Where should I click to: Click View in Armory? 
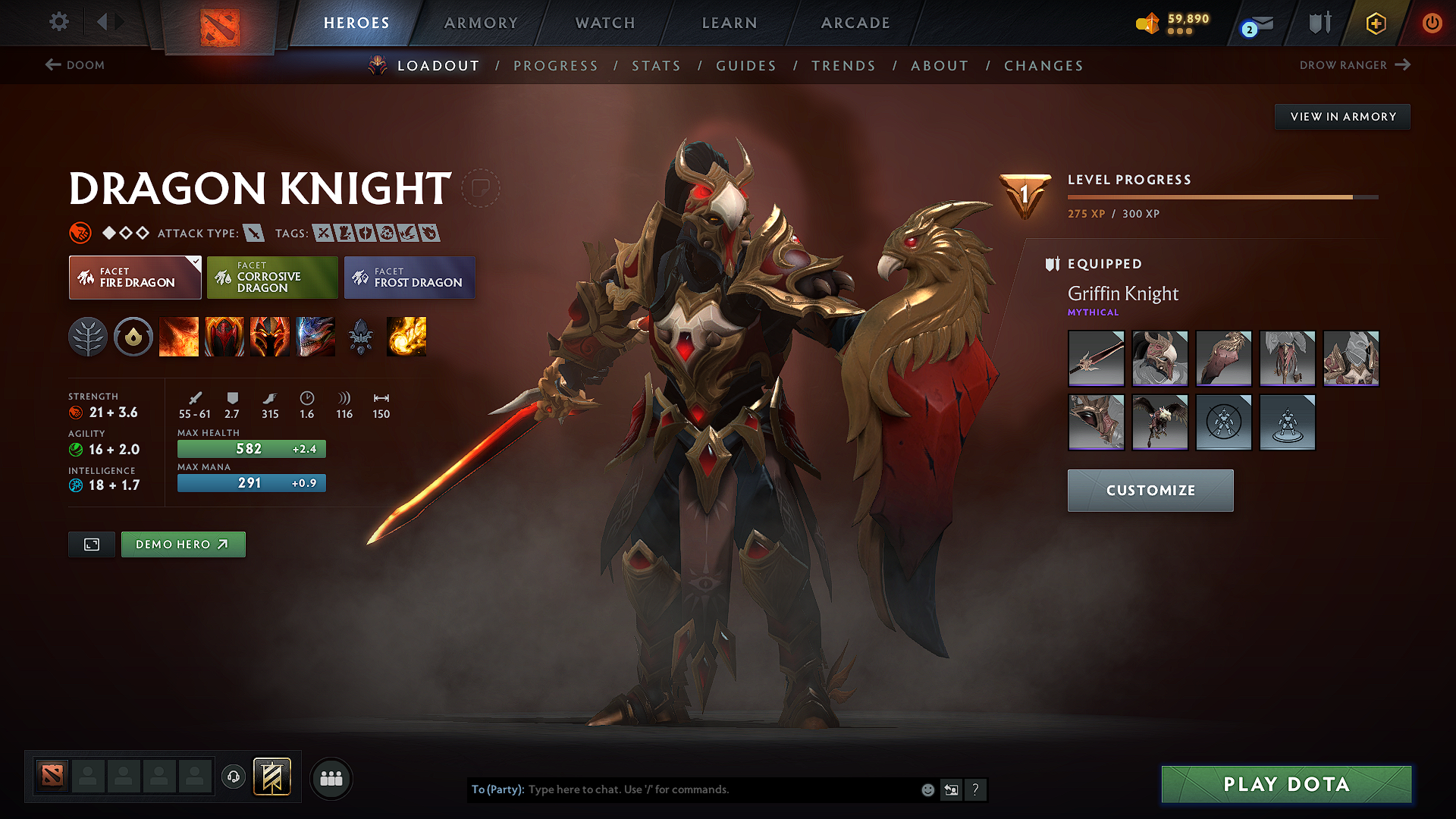1341,116
